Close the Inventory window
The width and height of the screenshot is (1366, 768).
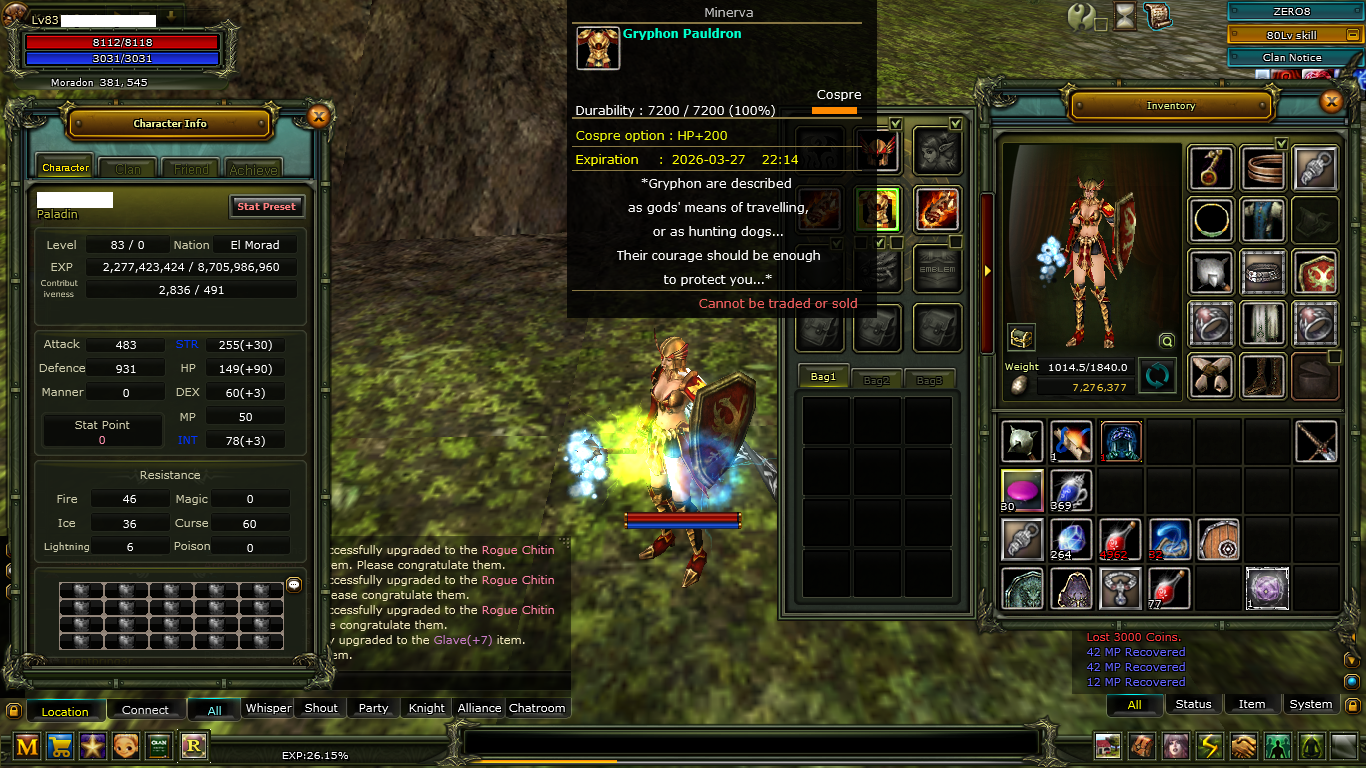(1331, 101)
